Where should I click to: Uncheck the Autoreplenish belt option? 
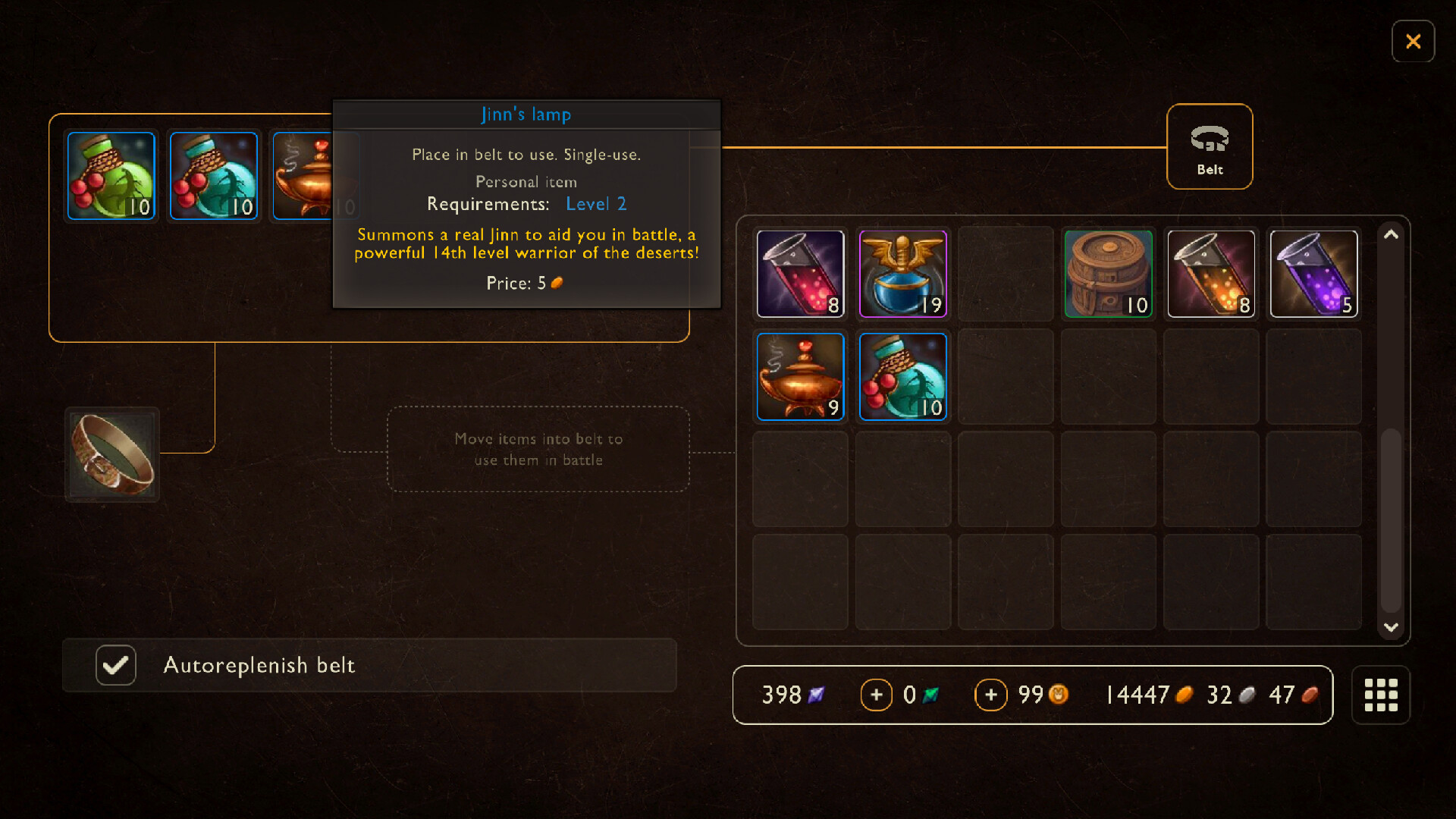115,665
